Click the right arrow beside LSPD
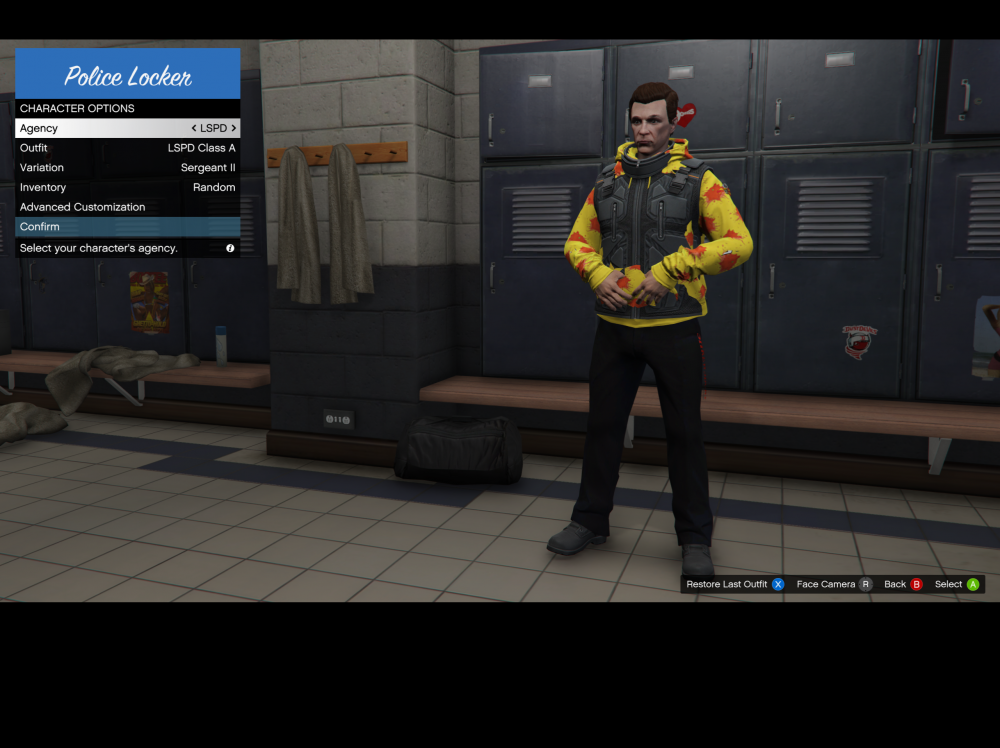 point(234,128)
